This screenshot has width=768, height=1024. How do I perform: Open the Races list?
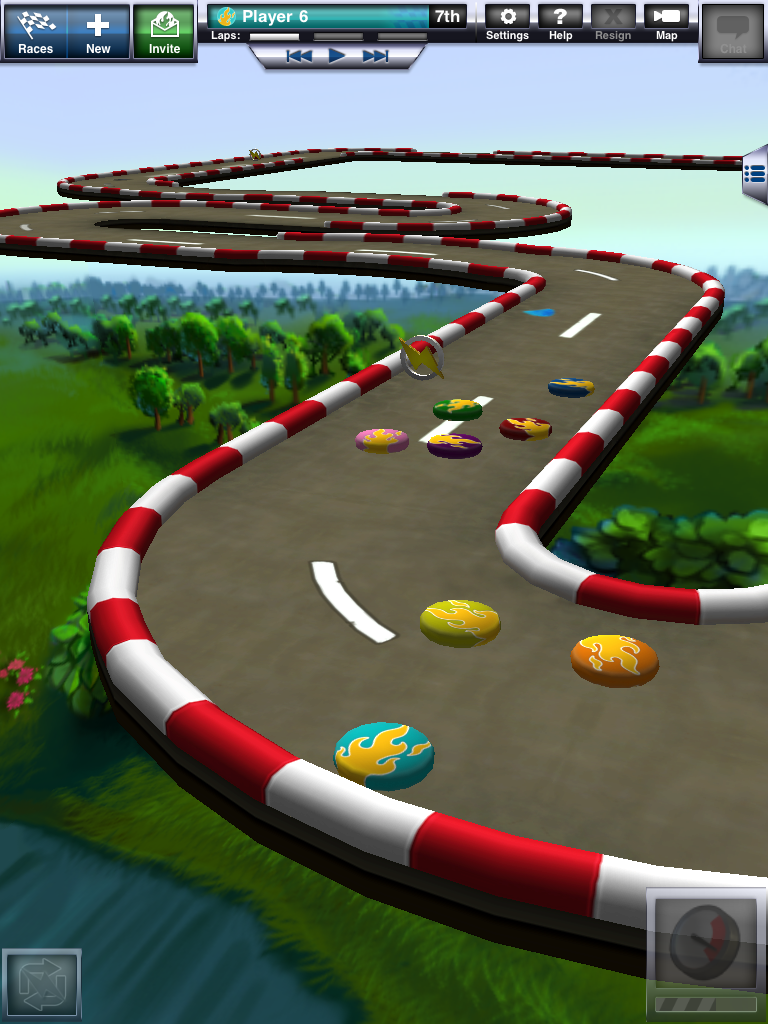(36, 31)
